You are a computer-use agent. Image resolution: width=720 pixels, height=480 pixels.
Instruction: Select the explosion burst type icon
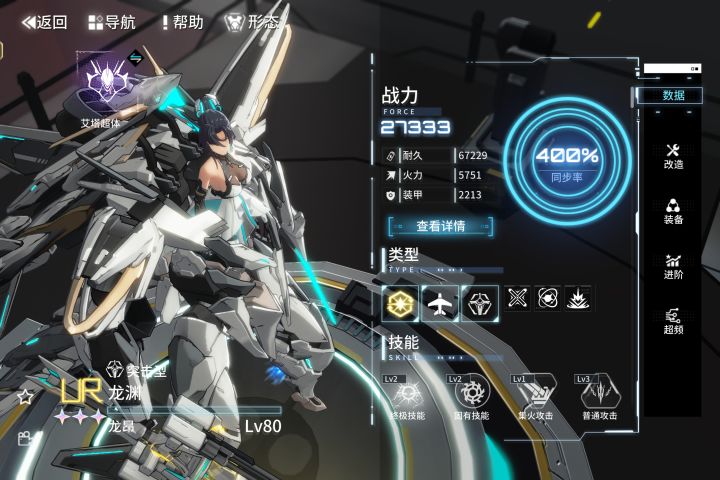[578, 298]
